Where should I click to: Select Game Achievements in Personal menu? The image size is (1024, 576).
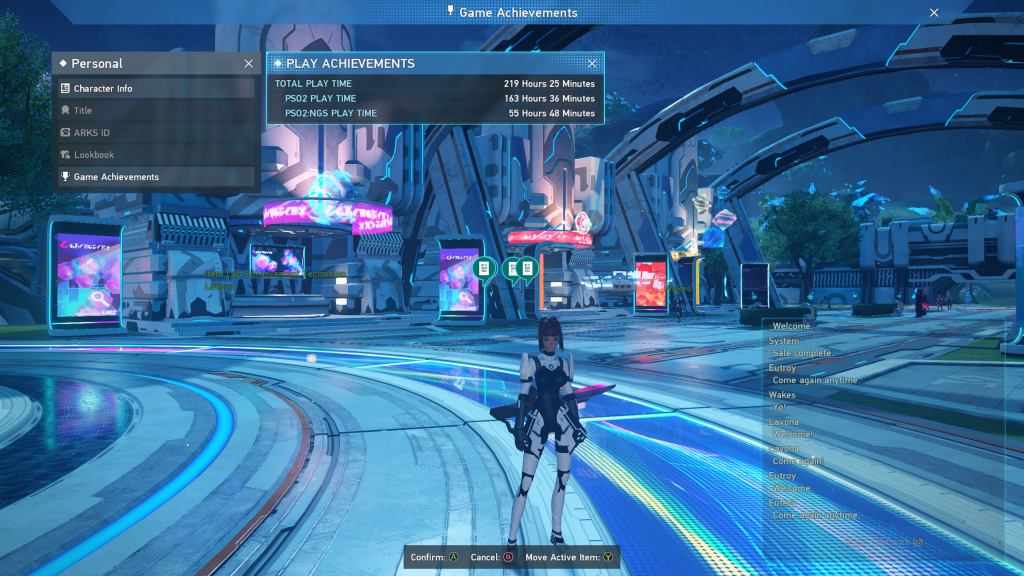[x=155, y=177]
